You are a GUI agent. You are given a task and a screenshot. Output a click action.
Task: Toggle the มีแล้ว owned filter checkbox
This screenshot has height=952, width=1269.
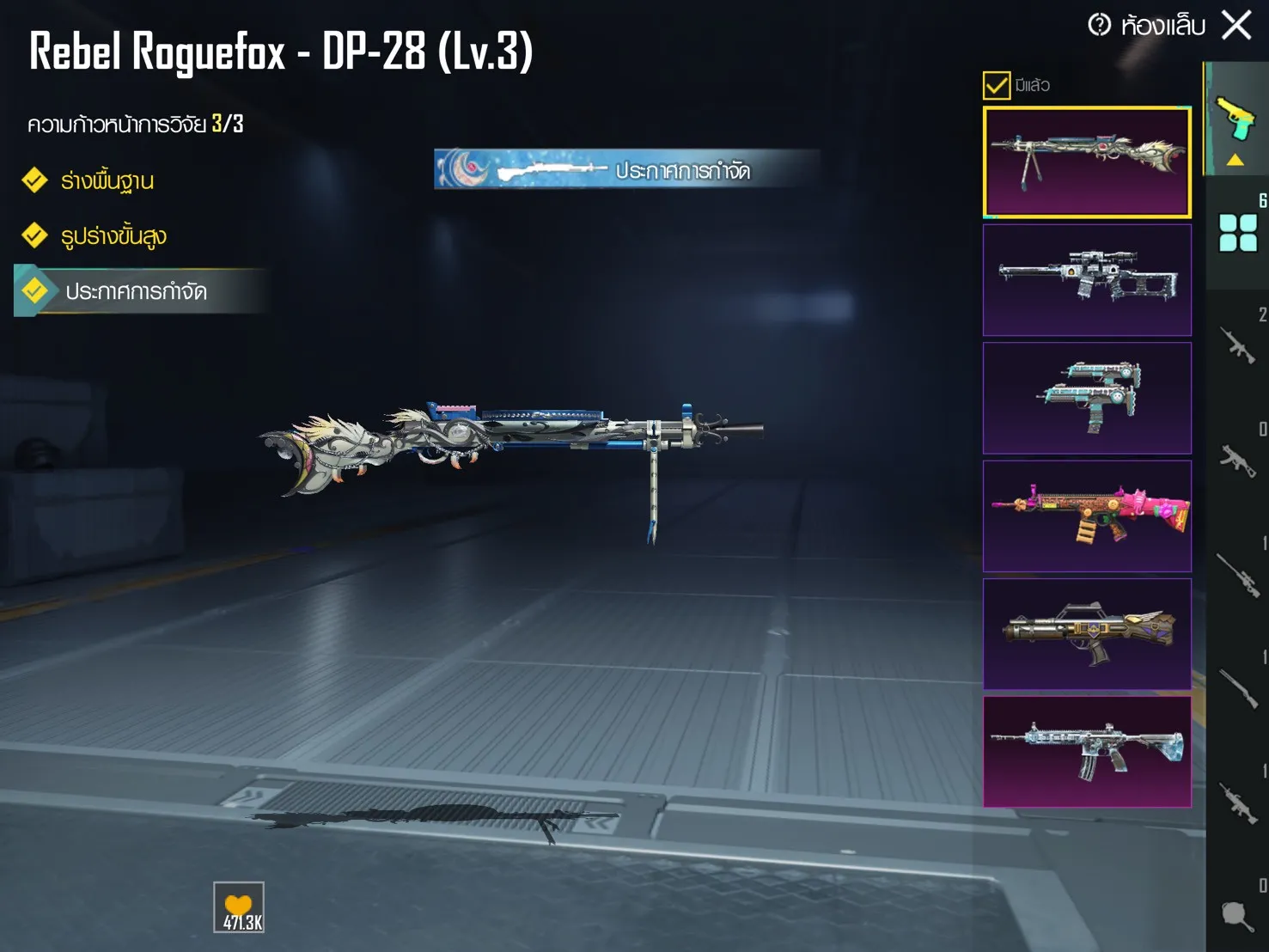997,85
